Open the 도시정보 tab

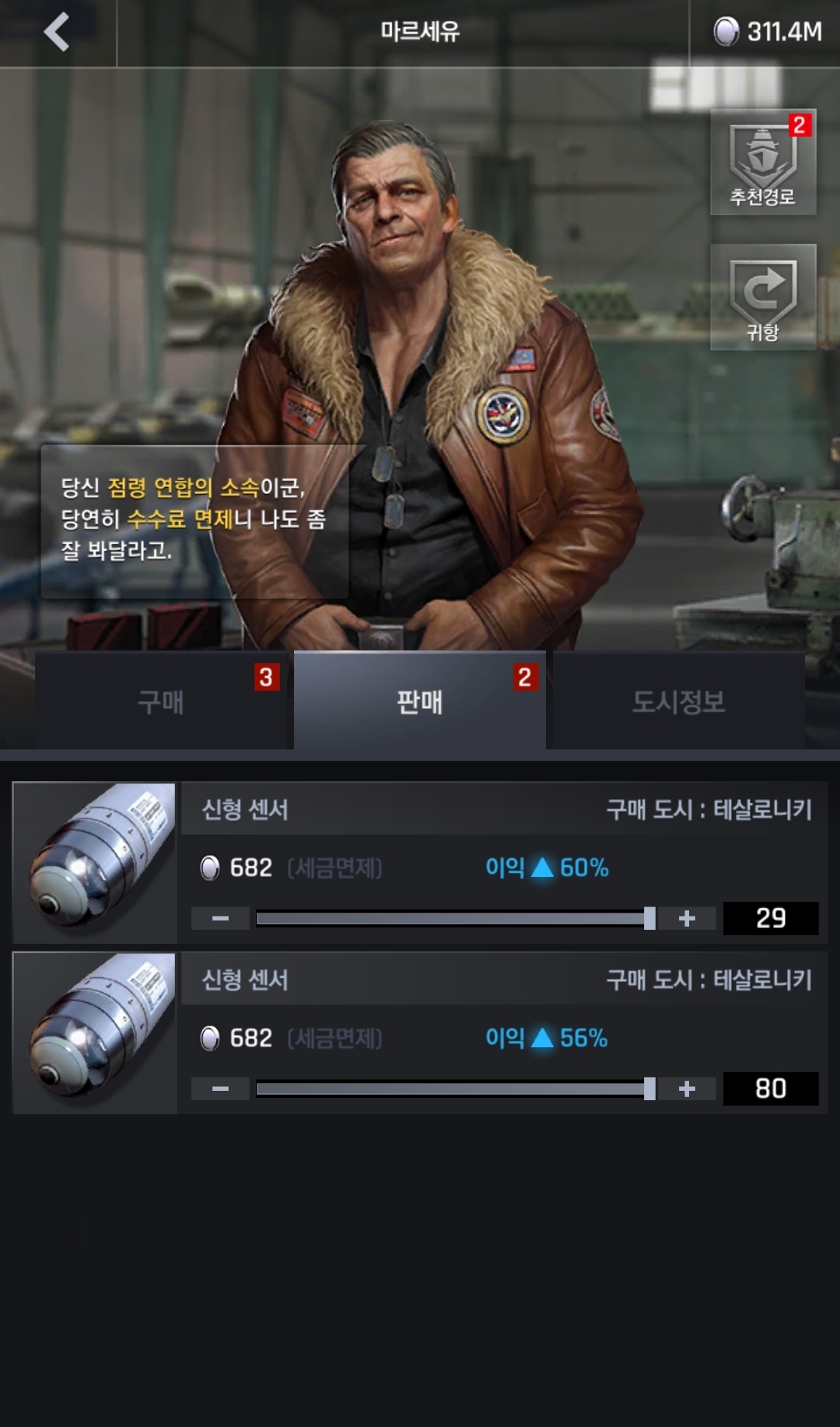[678, 701]
